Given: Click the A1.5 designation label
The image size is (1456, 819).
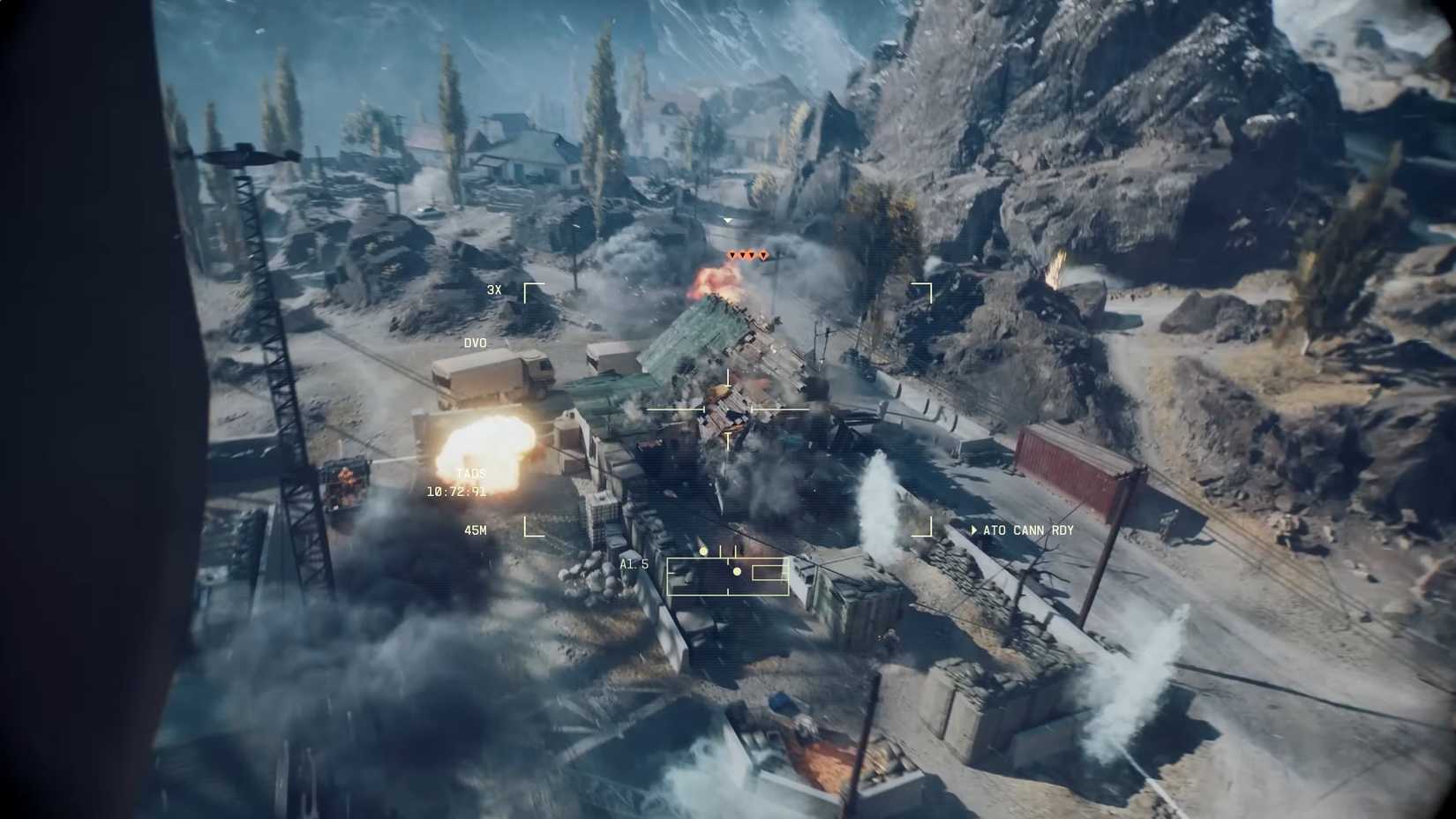Looking at the screenshot, I should (634, 563).
